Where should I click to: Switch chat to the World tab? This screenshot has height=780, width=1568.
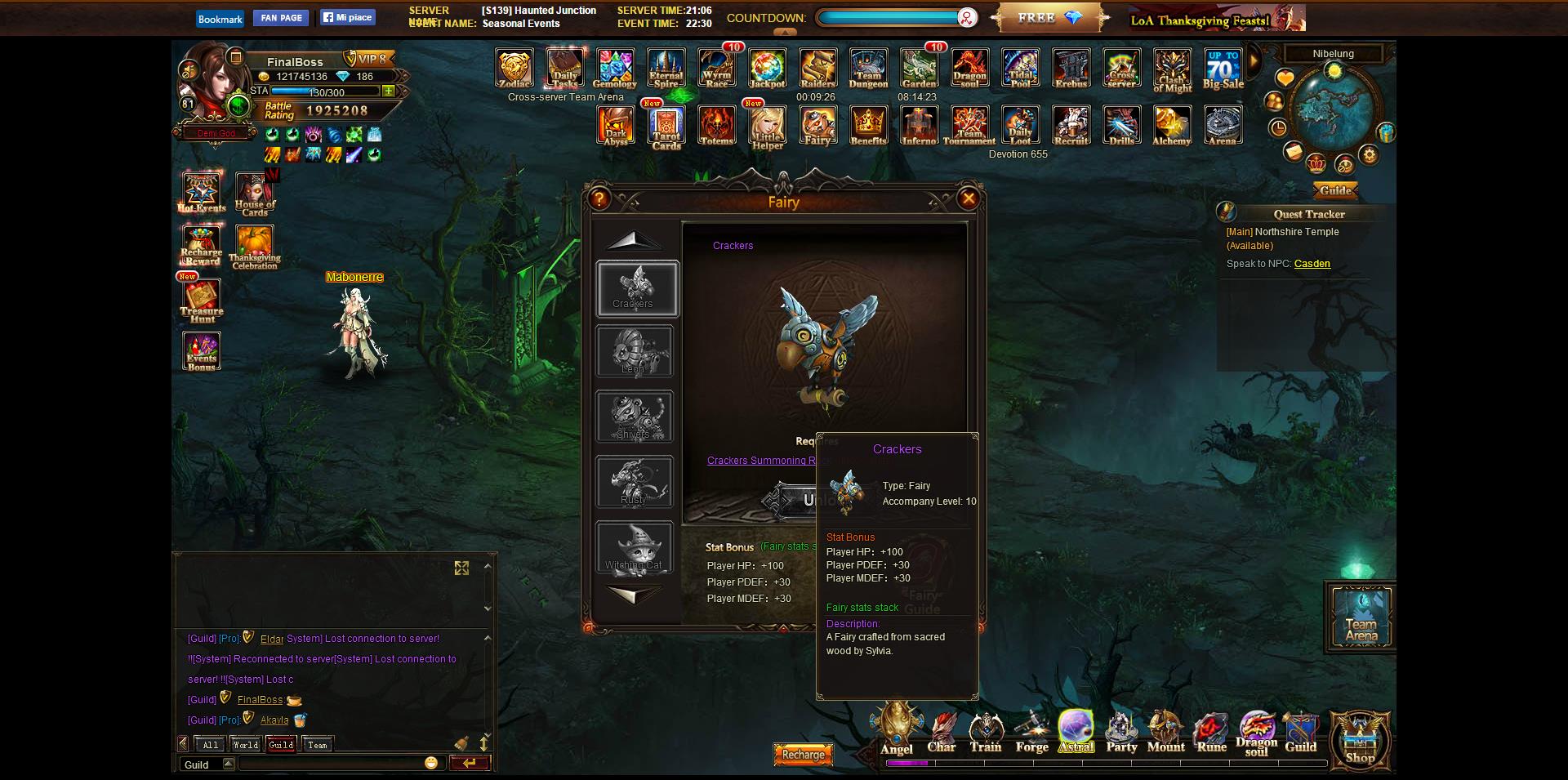(x=245, y=745)
